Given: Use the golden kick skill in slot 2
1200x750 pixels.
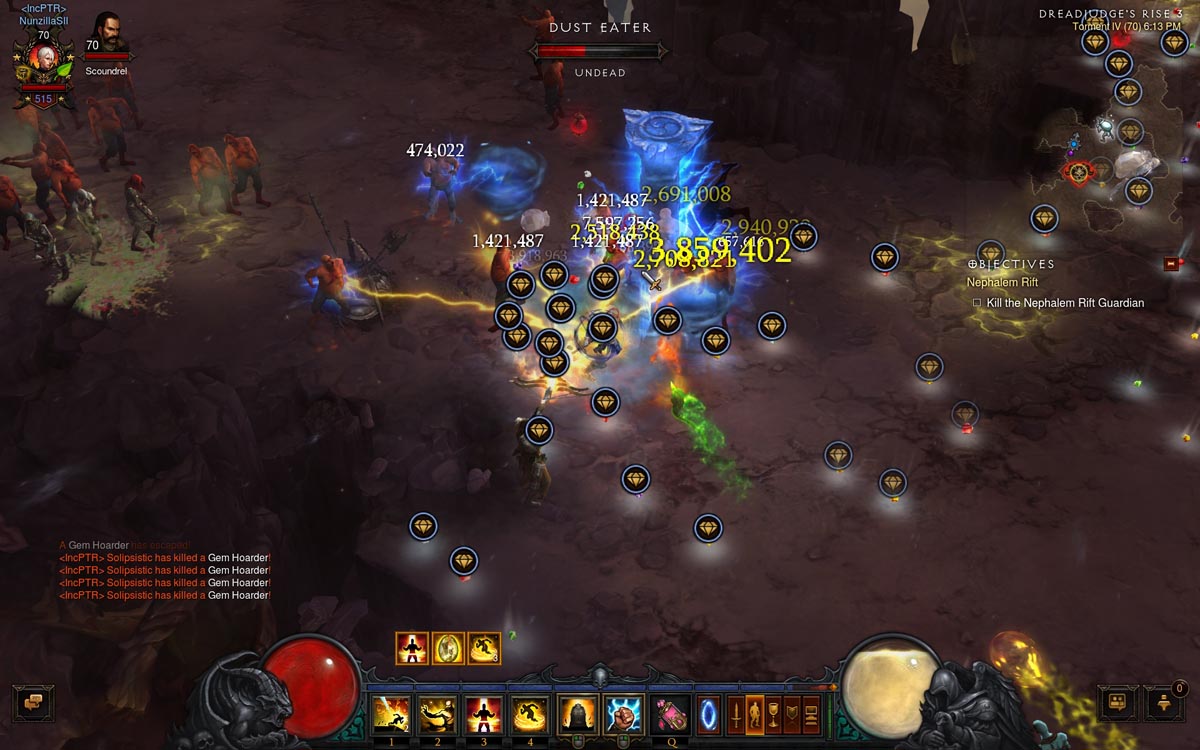Looking at the screenshot, I should click(x=436, y=715).
